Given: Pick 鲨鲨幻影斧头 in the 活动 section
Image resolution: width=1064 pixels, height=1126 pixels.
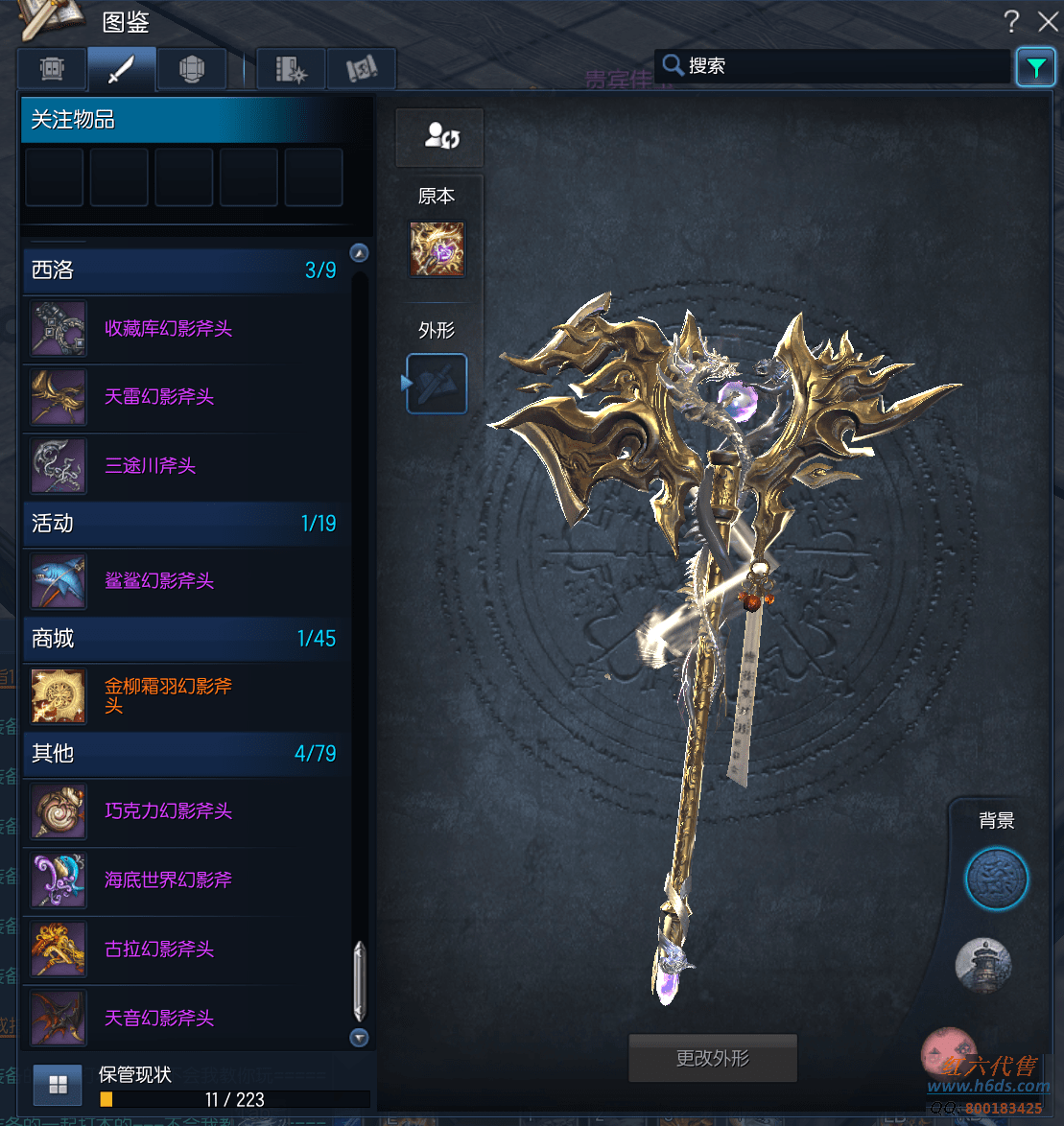Looking at the screenshot, I should 158,581.
